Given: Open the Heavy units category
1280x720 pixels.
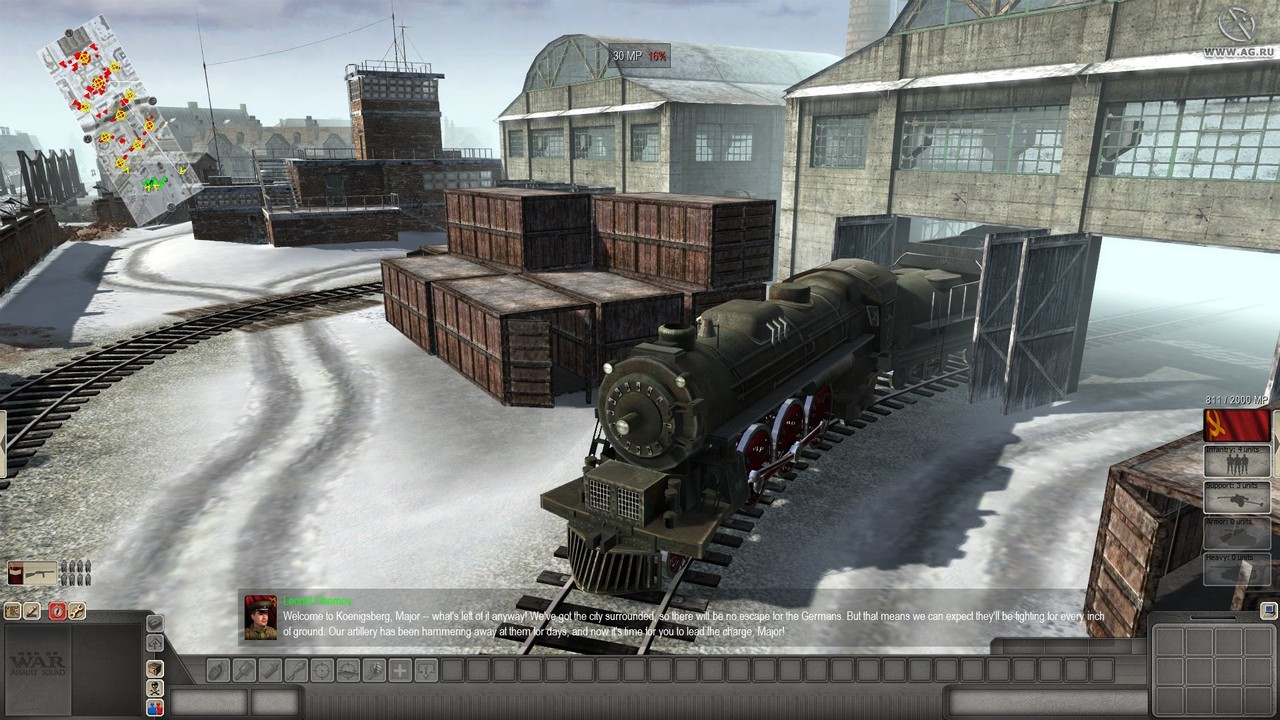Looking at the screenshot, I should pyautogui.click(x=1237, y=569).
